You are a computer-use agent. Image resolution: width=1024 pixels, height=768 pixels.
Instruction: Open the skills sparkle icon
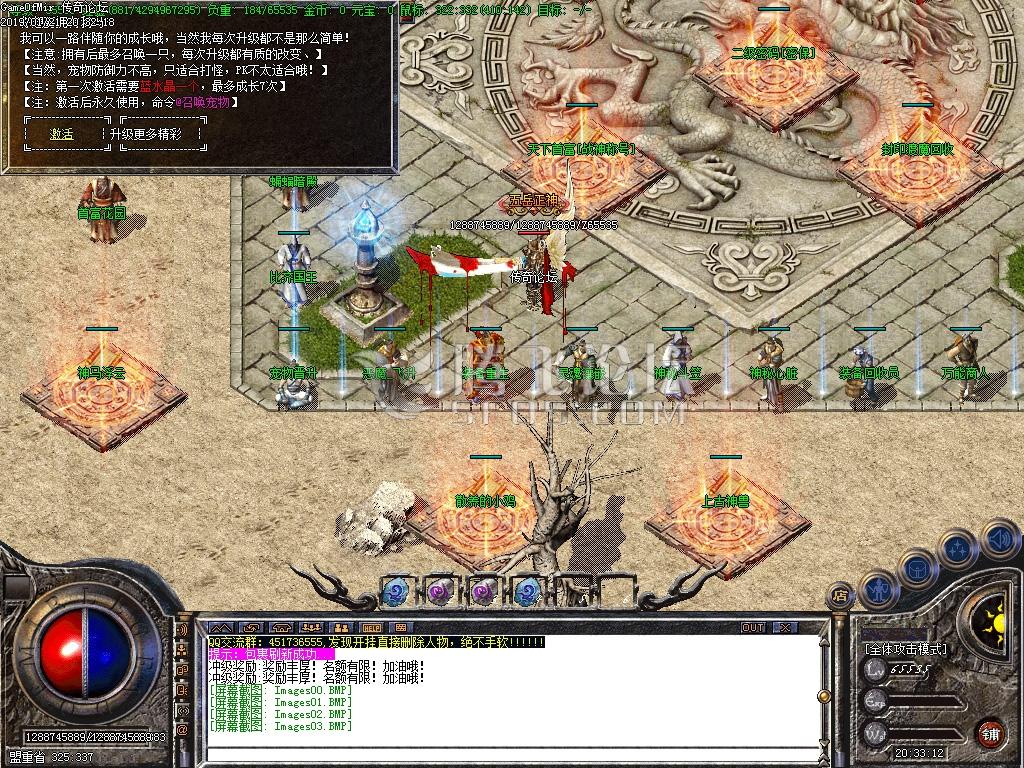[956, 549]
